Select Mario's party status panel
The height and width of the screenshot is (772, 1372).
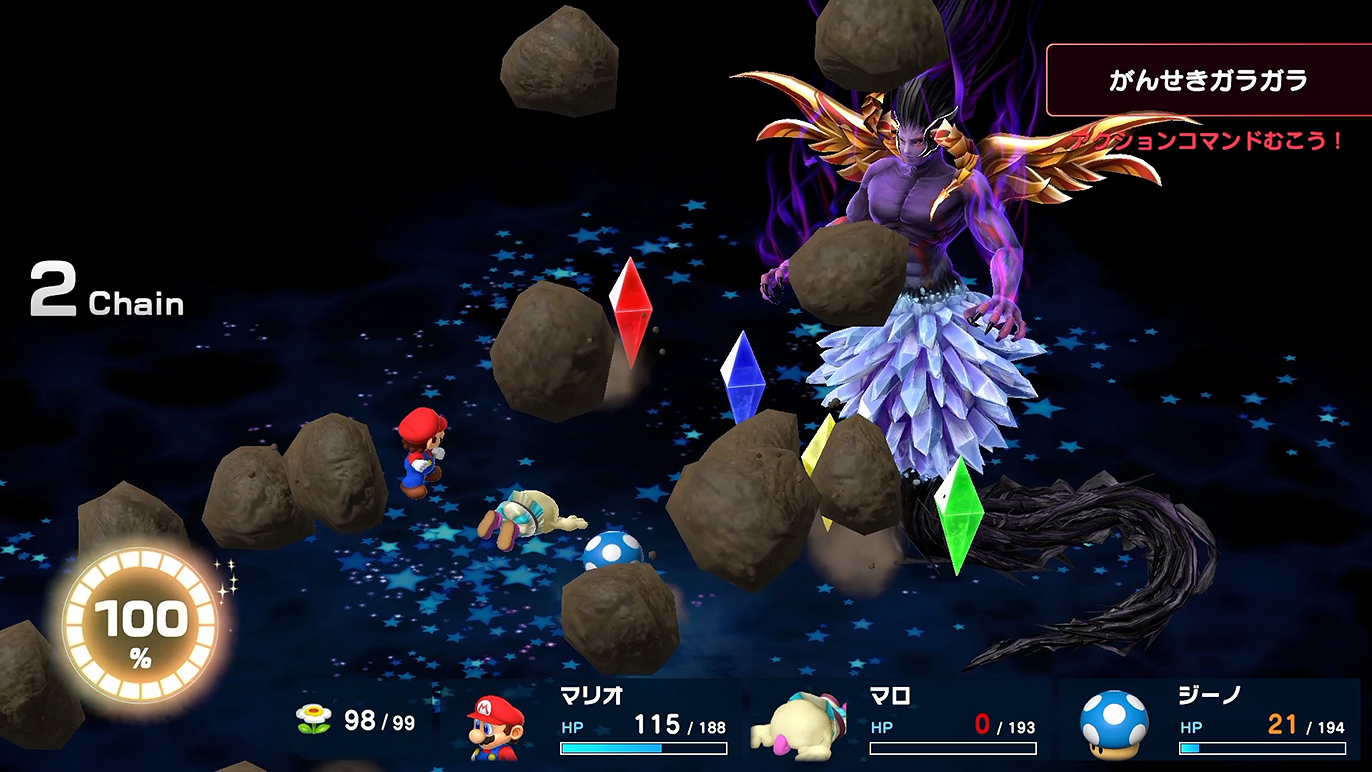pos(596,724)
